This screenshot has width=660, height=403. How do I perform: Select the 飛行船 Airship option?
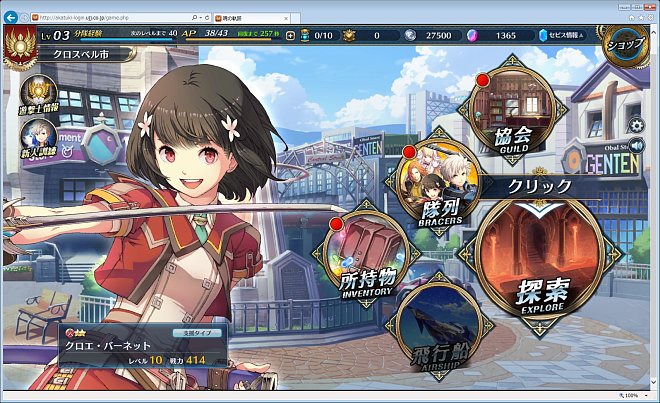[x=439, y=332]
